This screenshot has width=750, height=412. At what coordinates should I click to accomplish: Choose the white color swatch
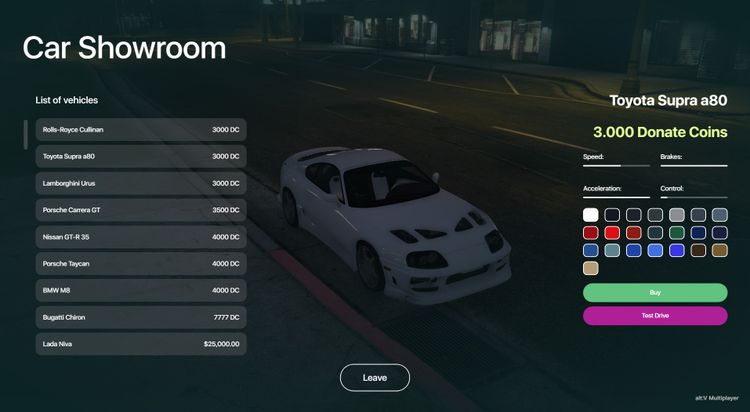point(591,214)
